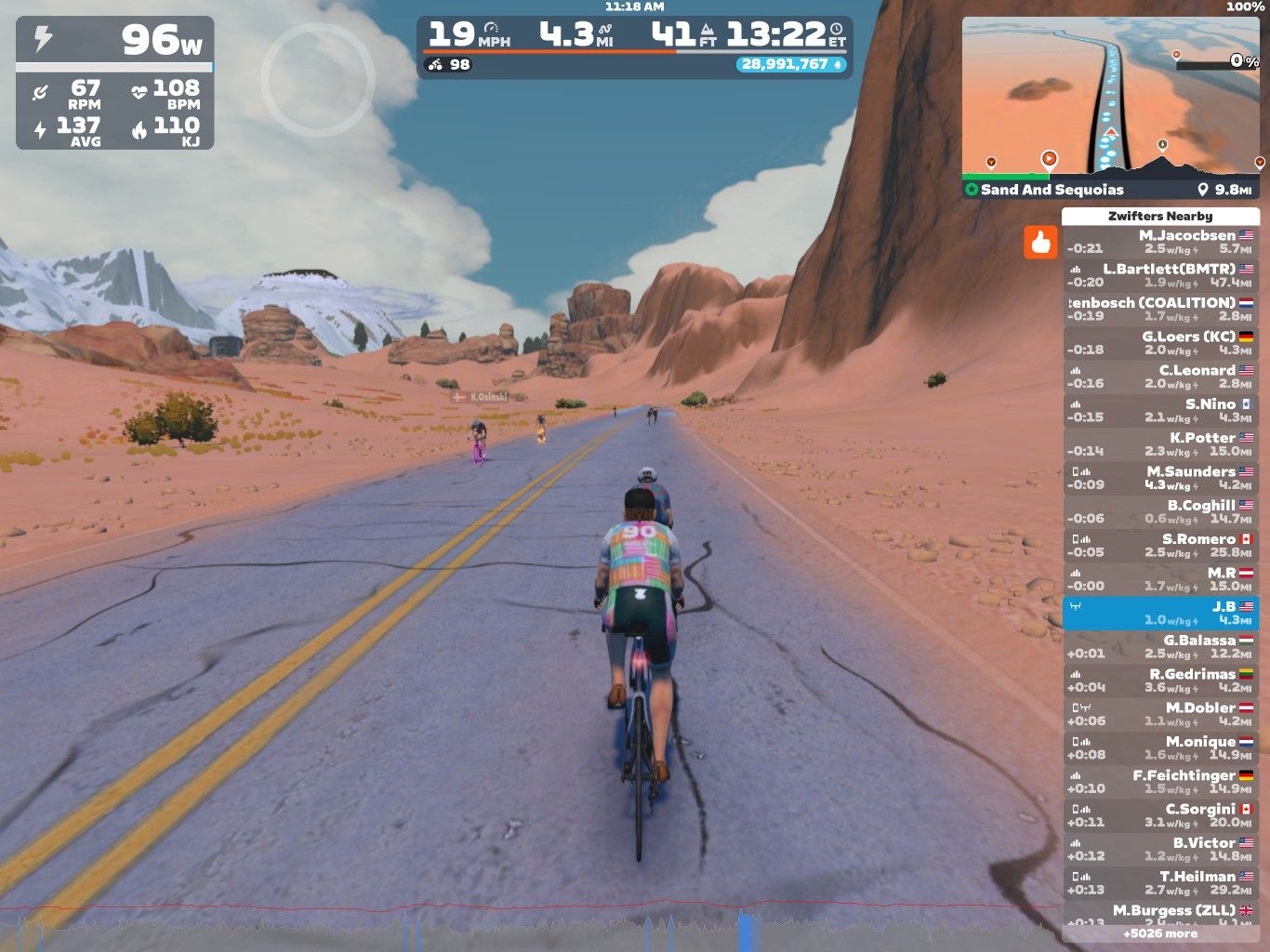Viewport: 1270px width, 952px height.
Task: Select G.Loers (KC) in the nearby riders
Action: 1160,343
